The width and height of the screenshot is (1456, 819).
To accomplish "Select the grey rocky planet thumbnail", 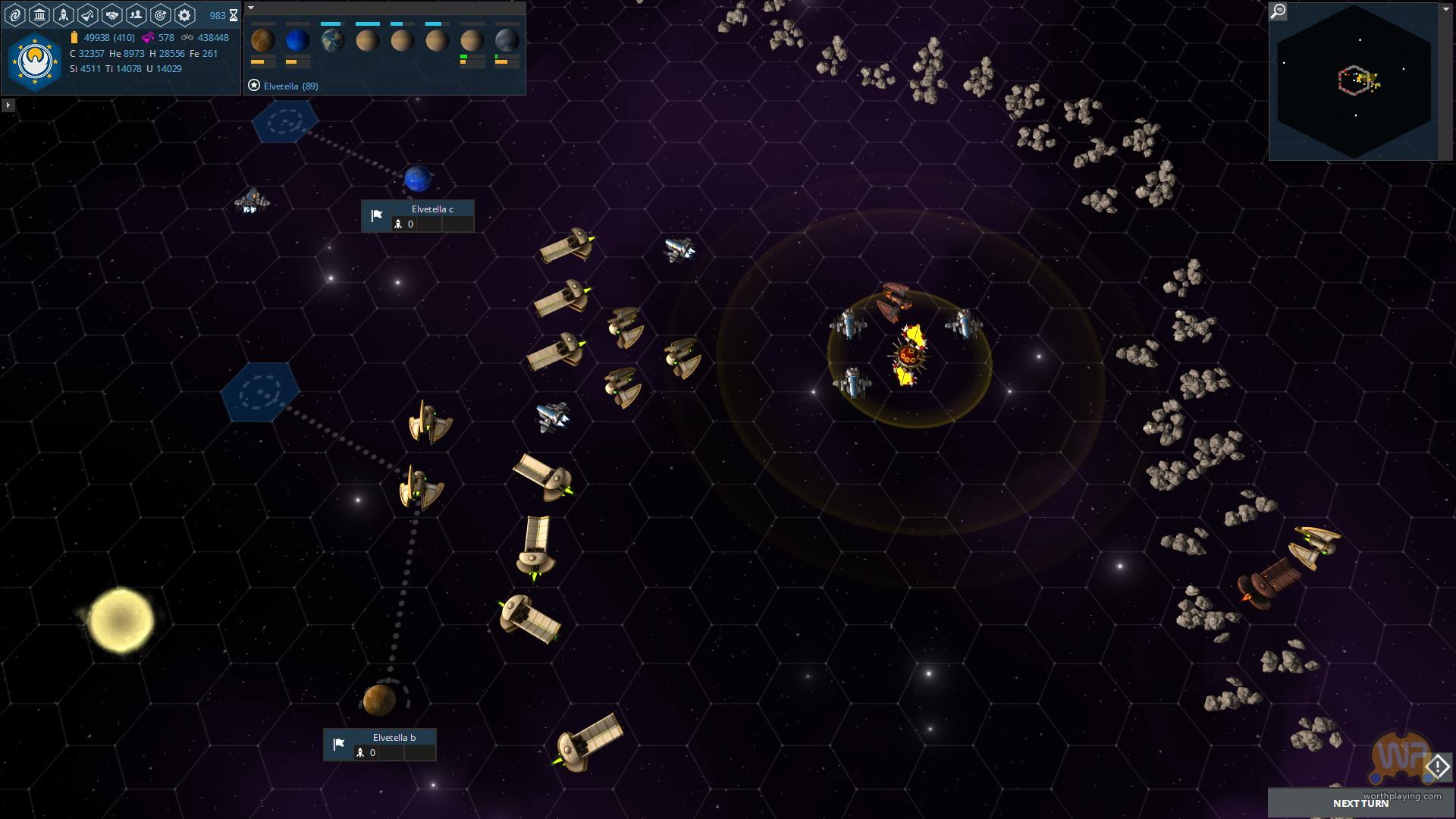I will [x=507, y=40].
